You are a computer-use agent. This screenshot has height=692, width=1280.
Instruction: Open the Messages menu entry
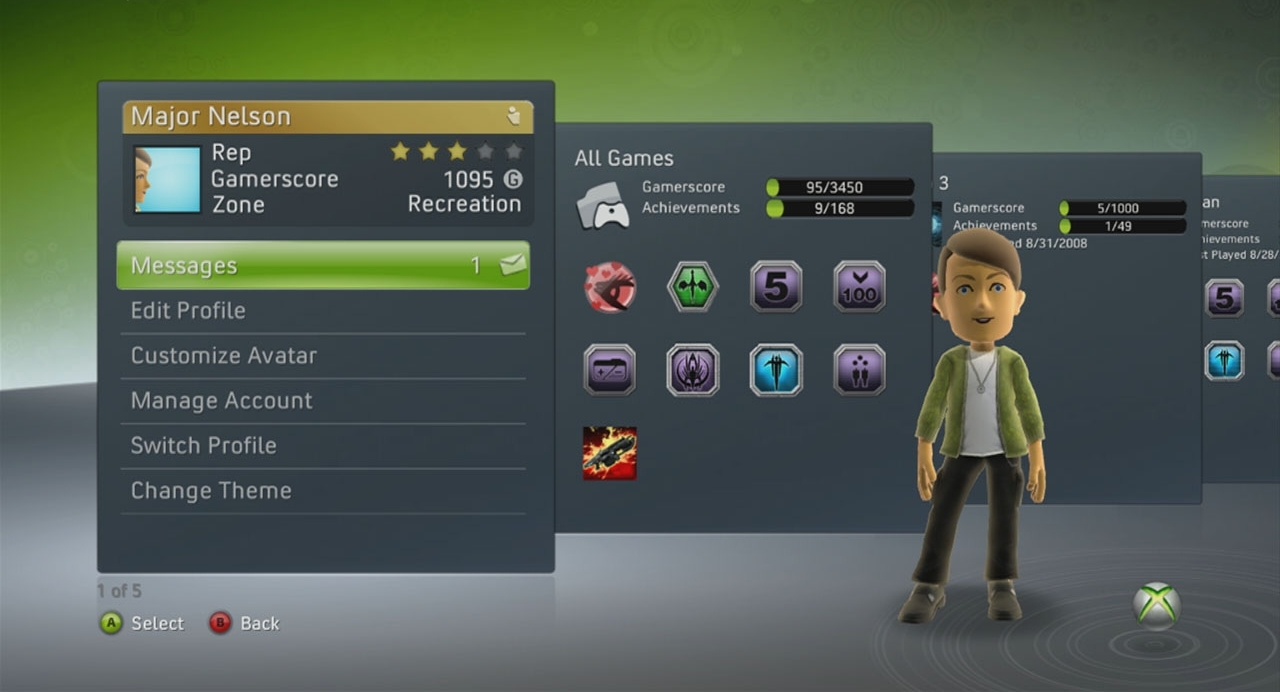tap(323, 266)
